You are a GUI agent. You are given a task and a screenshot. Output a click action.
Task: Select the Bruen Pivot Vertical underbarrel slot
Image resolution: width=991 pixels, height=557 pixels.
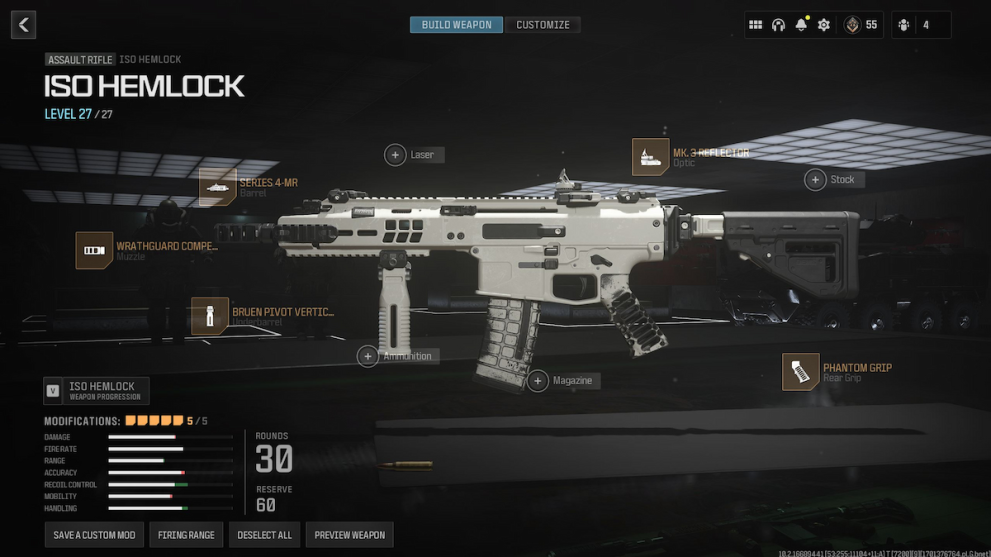point(210,316)
